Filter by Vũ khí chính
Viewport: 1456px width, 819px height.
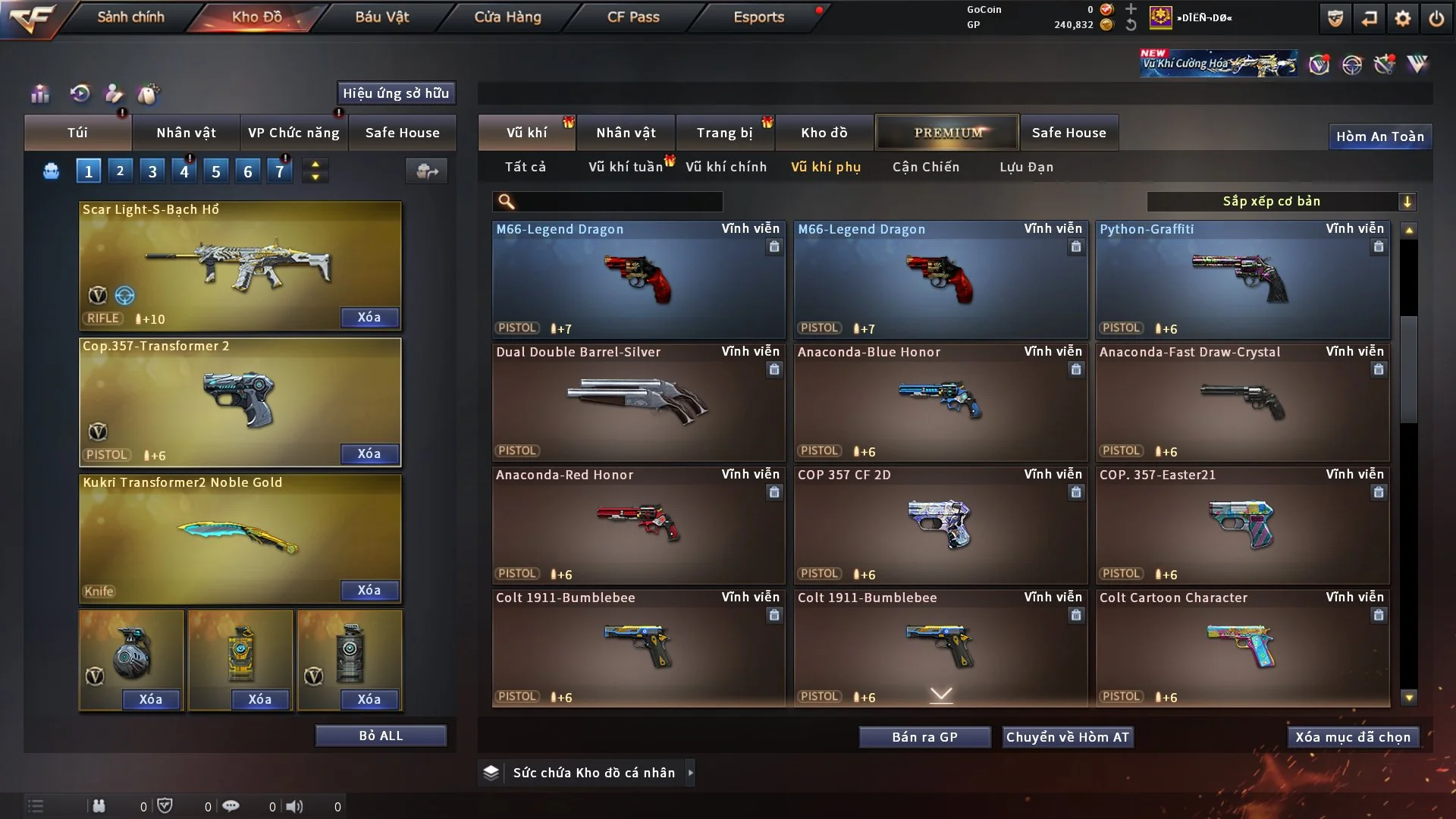tap(726, 167)
